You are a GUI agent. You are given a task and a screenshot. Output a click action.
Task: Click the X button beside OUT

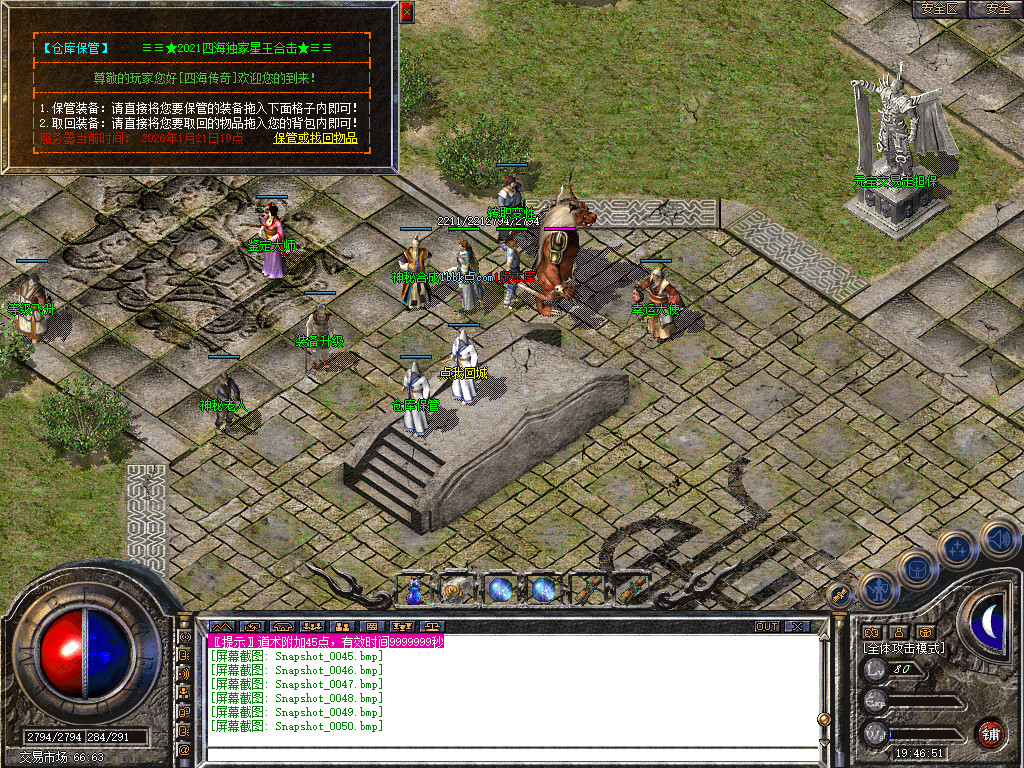pos(797,627)
